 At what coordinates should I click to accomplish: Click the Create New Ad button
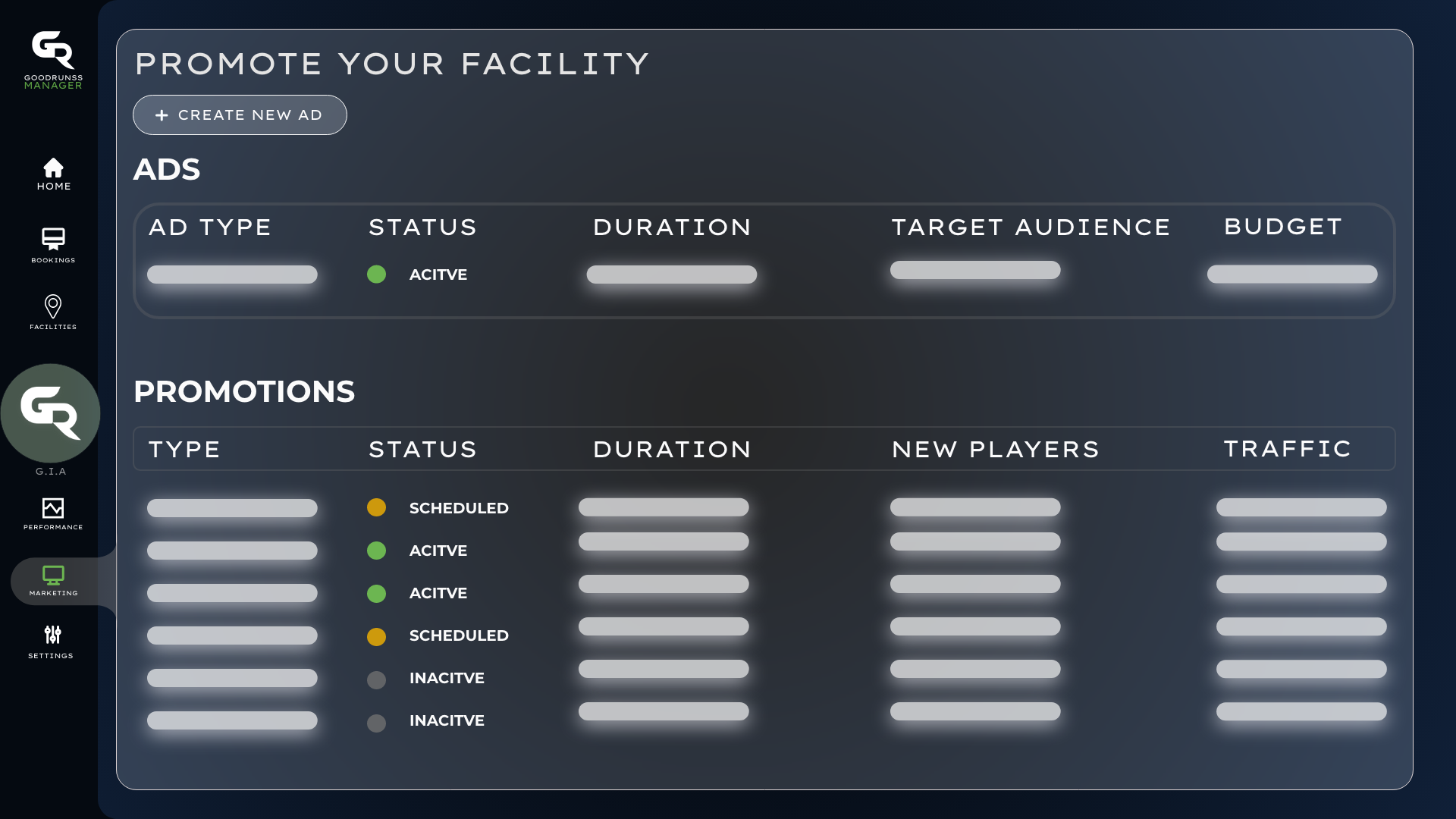(239, 115)
